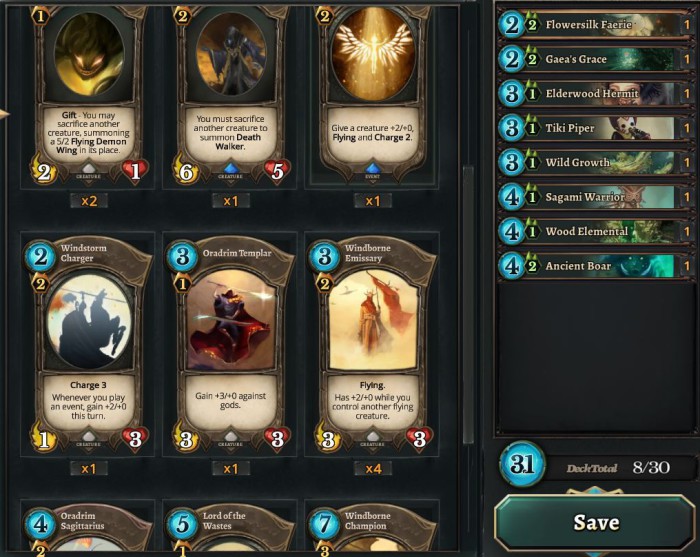
Task: Click Flowersilk Faerie in the deck list
Action: [x=595, y=24]
